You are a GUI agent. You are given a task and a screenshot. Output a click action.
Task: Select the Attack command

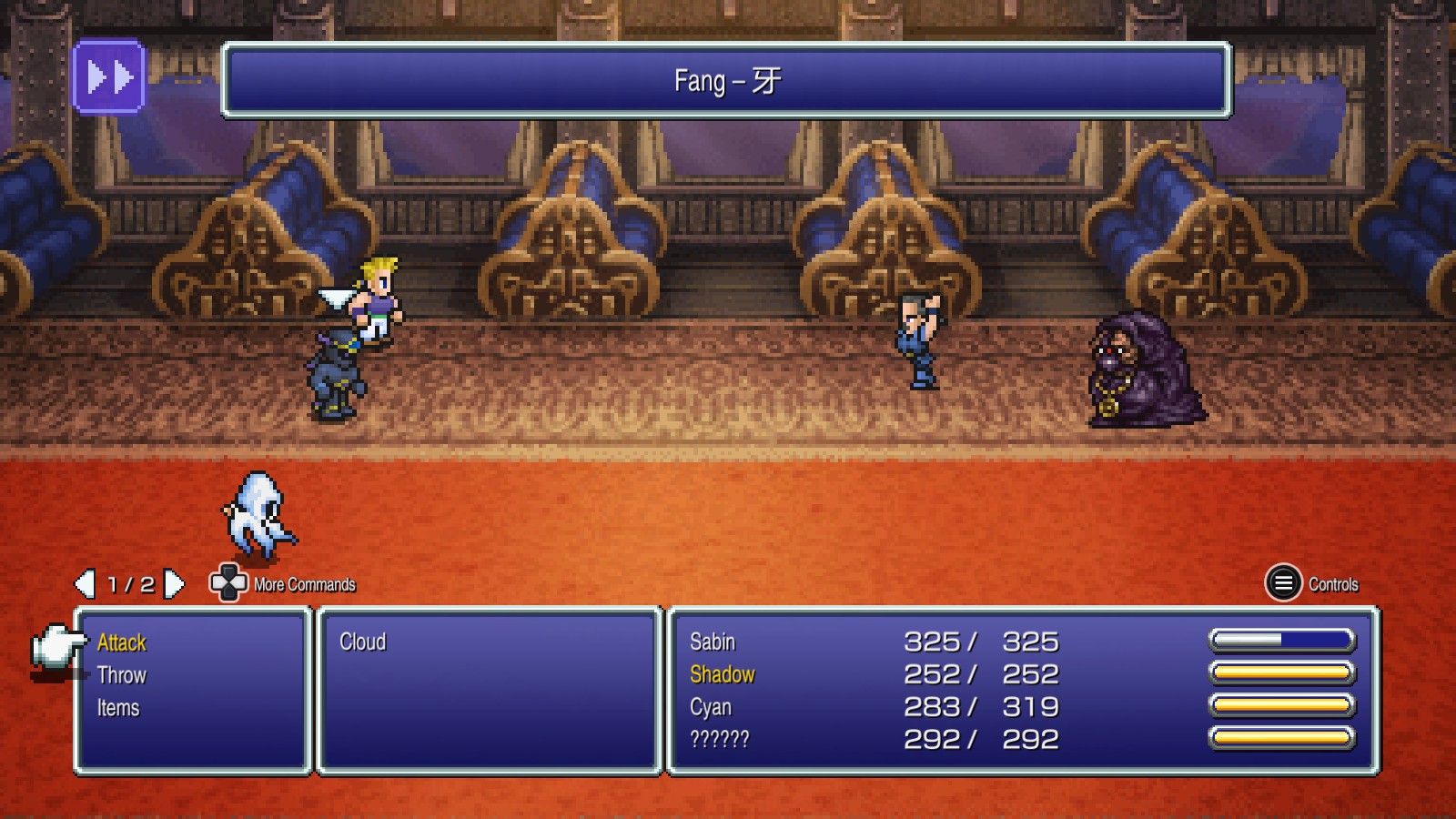121,642
